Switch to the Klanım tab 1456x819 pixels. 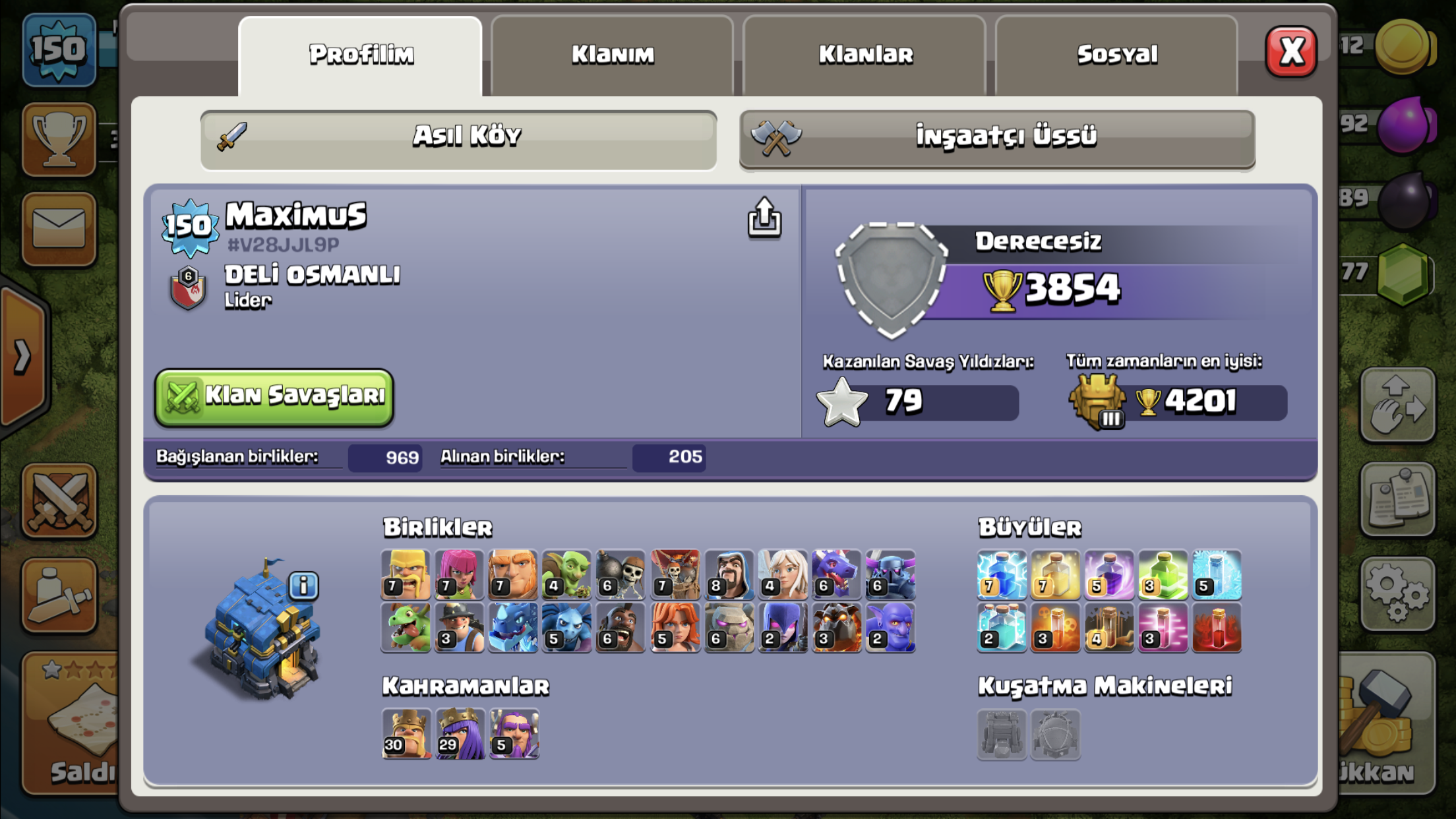point(612,55)
